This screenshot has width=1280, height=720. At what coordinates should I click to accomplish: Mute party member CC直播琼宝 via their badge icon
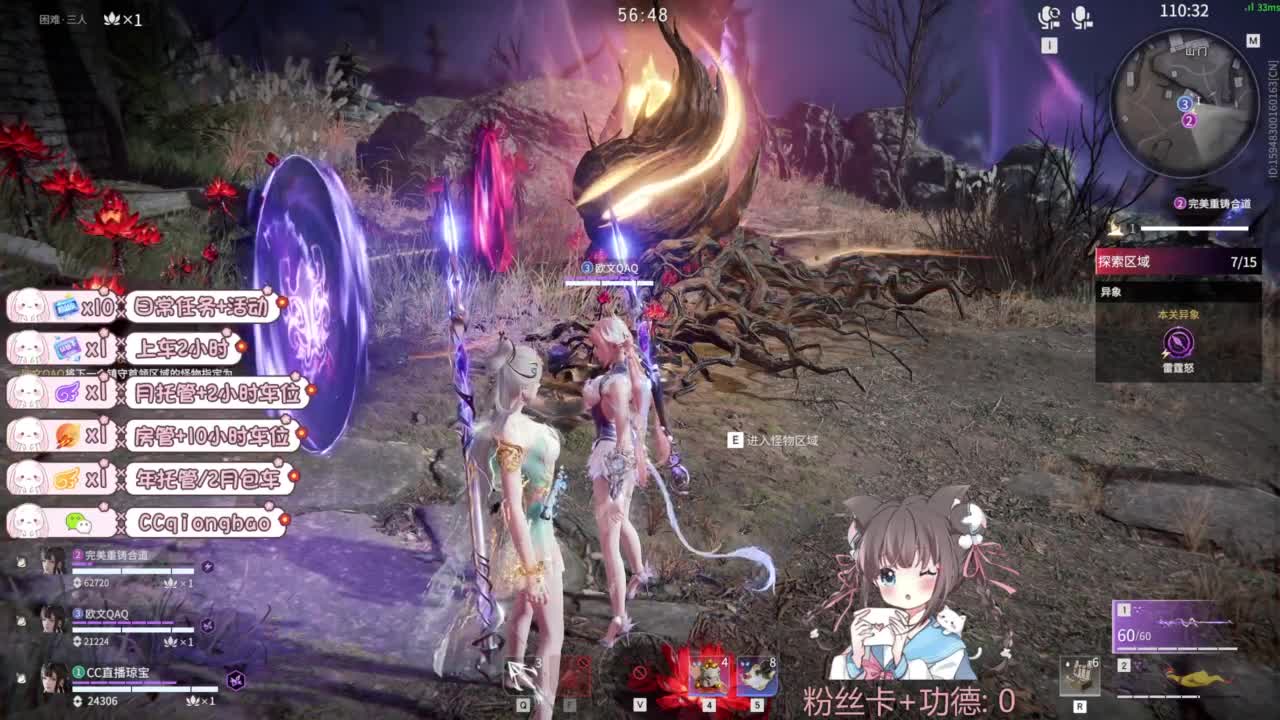tap(234, 681)
